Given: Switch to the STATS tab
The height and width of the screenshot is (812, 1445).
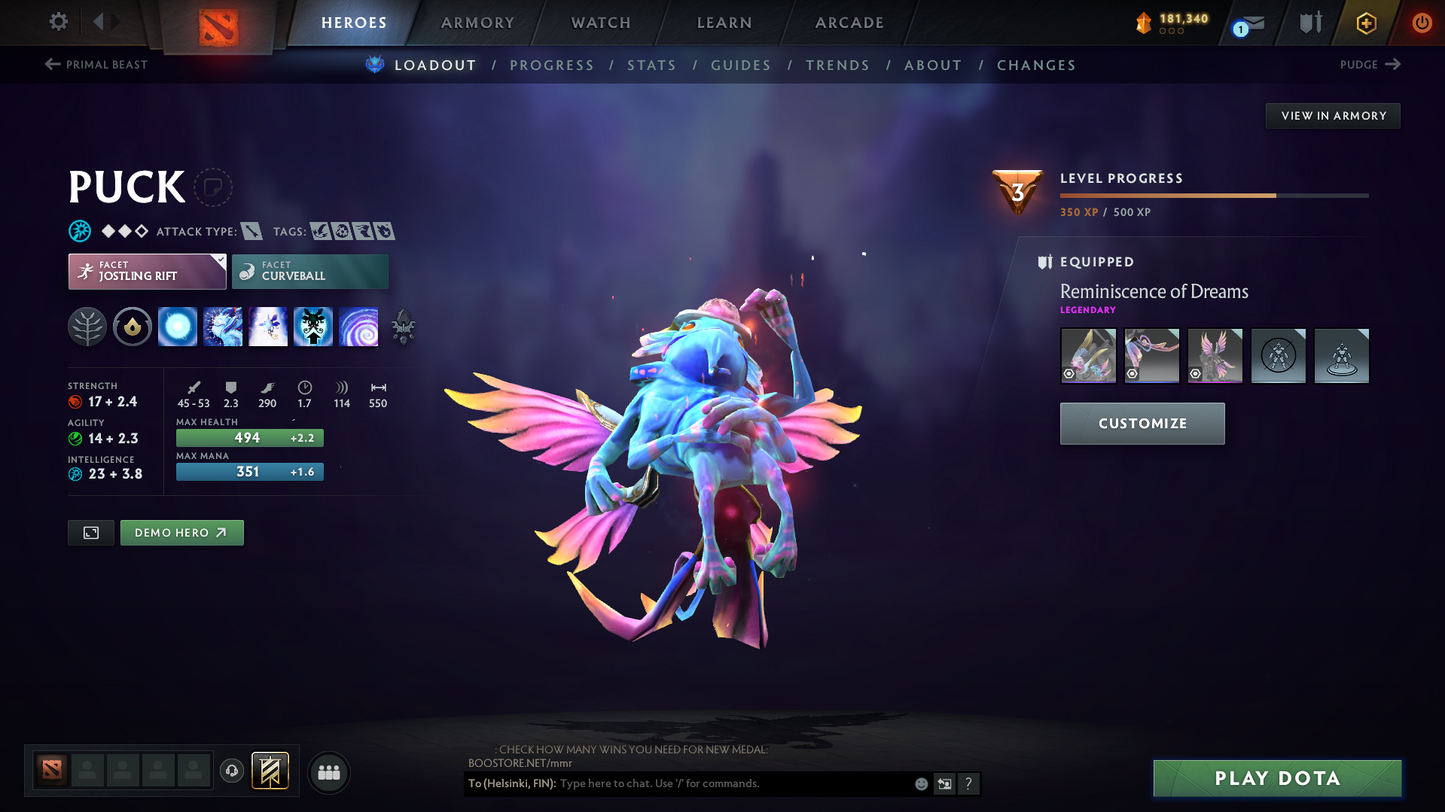Looking at the screenshot, I should pos(652,65).
